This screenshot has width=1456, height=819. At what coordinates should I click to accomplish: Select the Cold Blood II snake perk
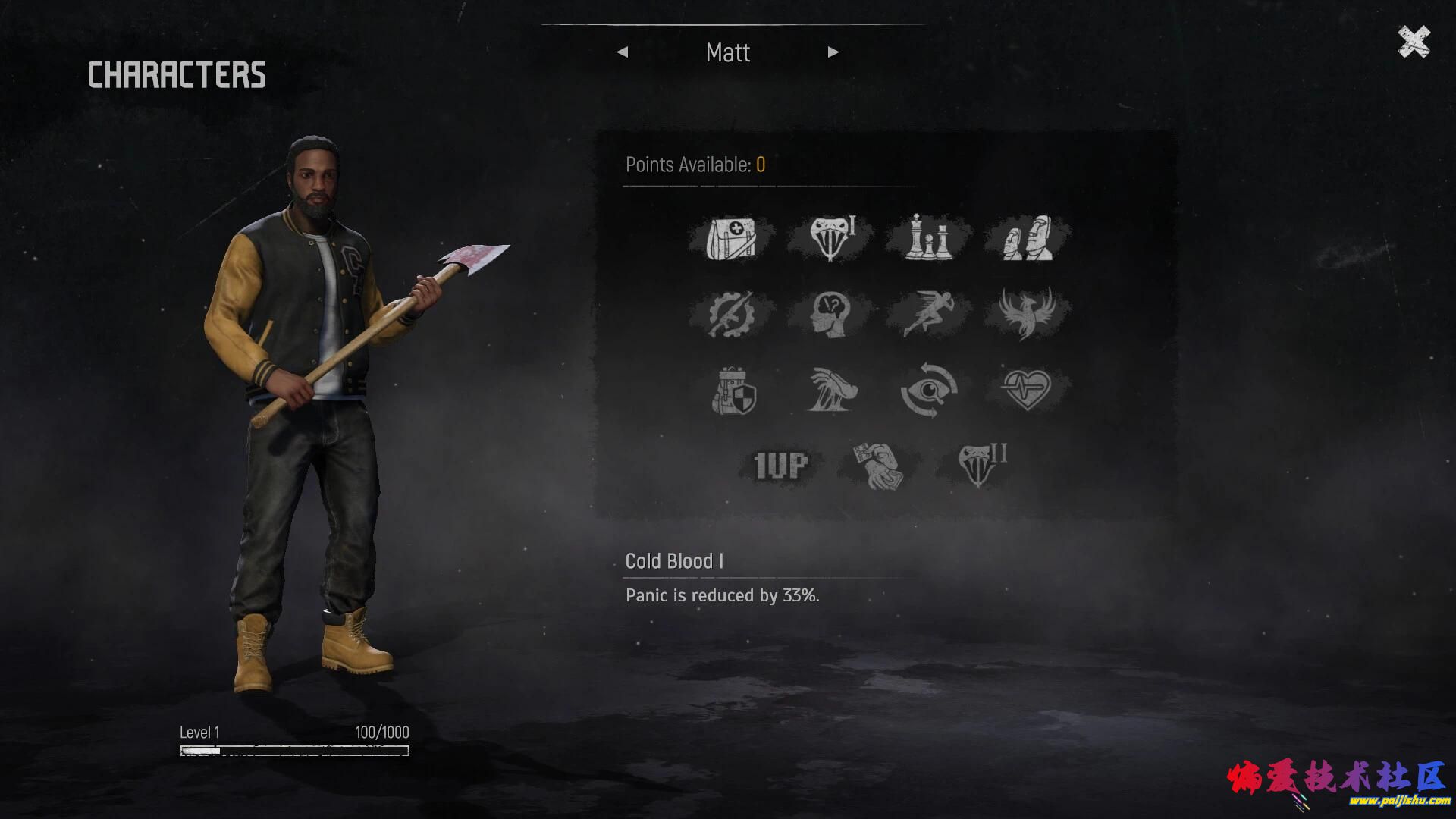point(980,464)
